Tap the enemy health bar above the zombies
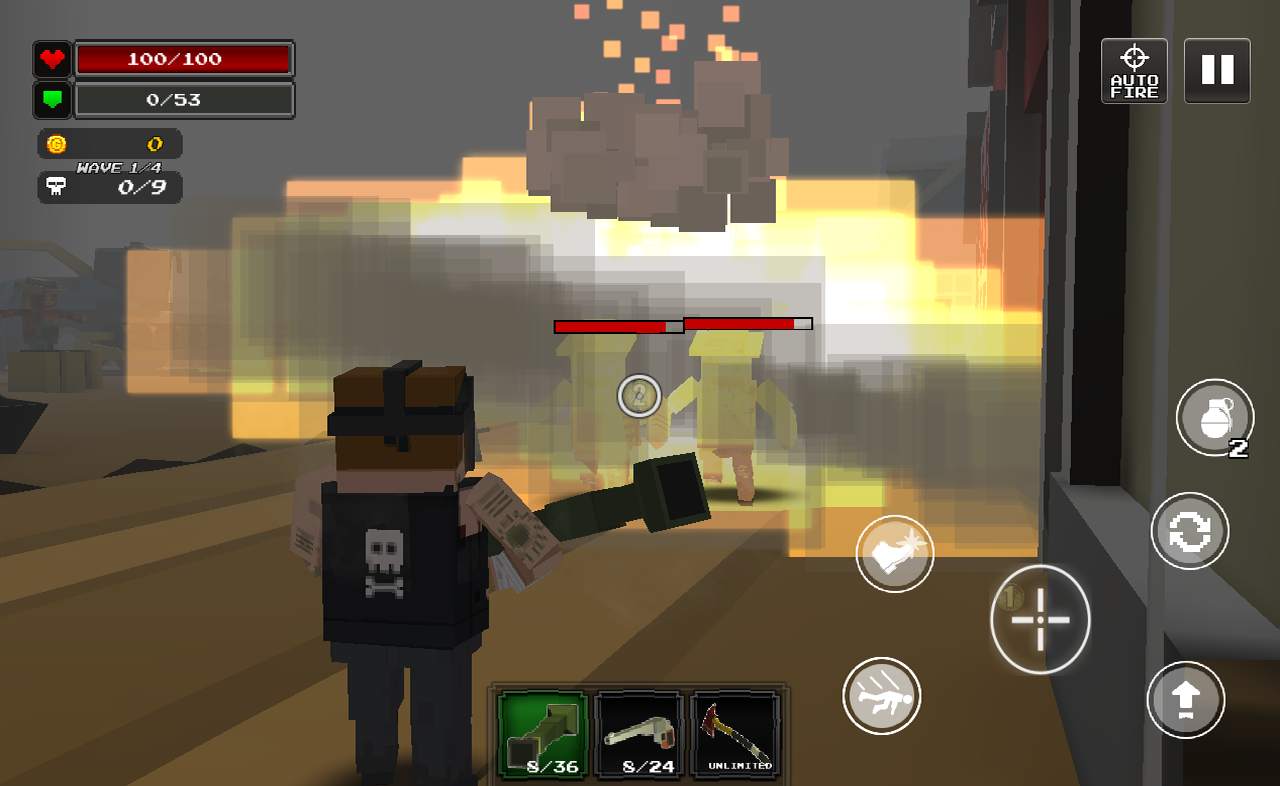Screen dimensions: 1280x786 coord(682,324)
